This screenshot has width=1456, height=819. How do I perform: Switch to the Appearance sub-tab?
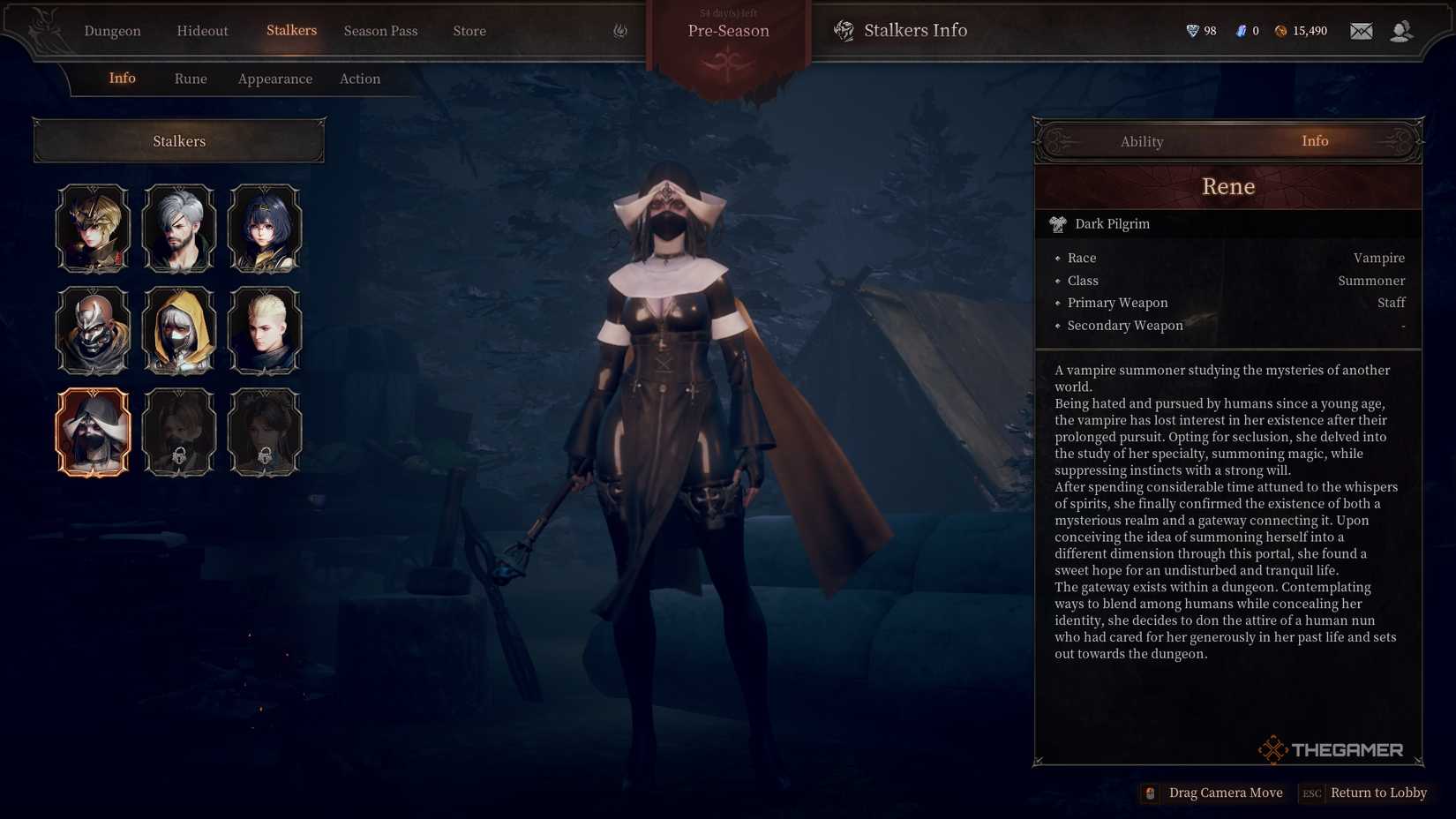tap(274, 79)
